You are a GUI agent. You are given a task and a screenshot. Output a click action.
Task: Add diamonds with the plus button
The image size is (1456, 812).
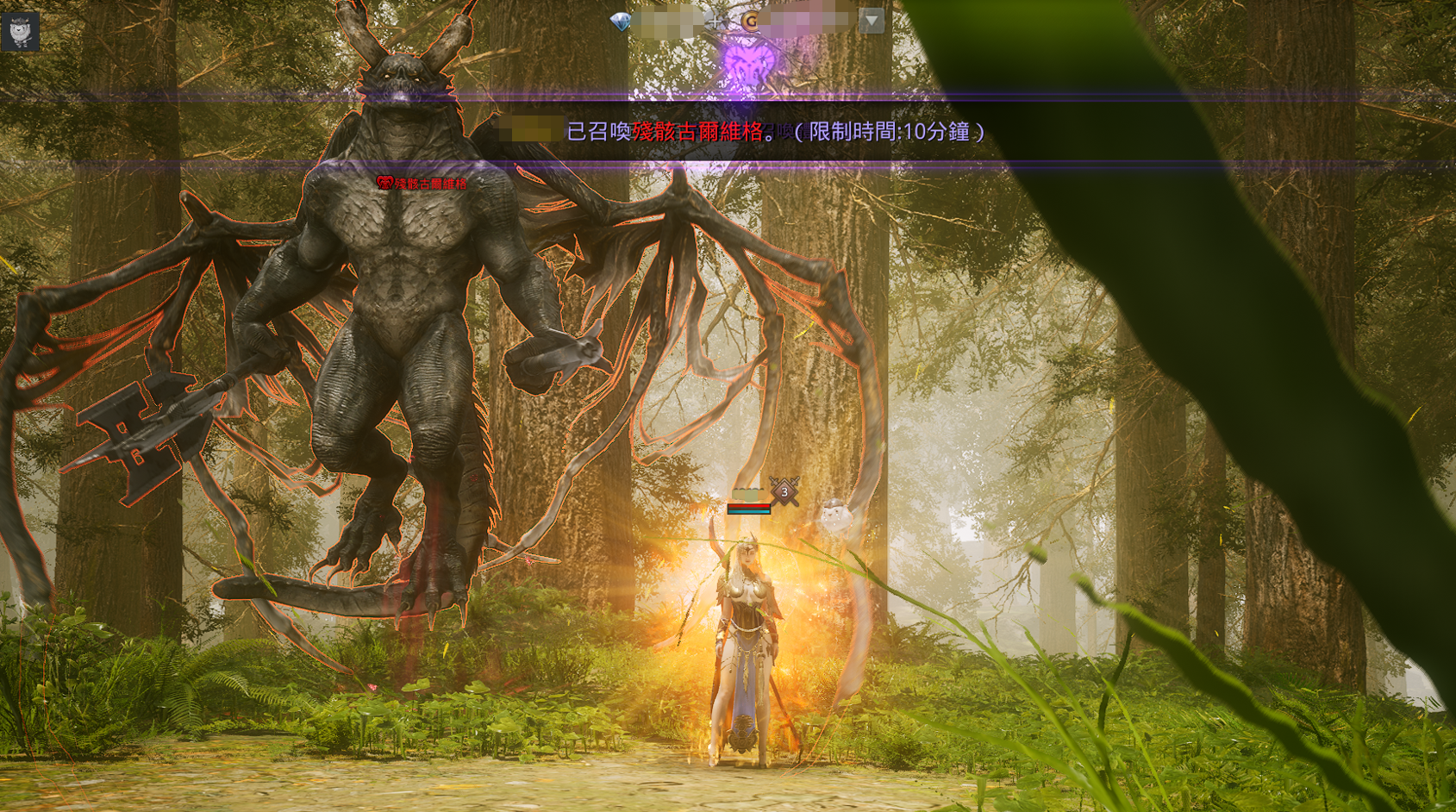pyautogui.click(x=716, y=22)
